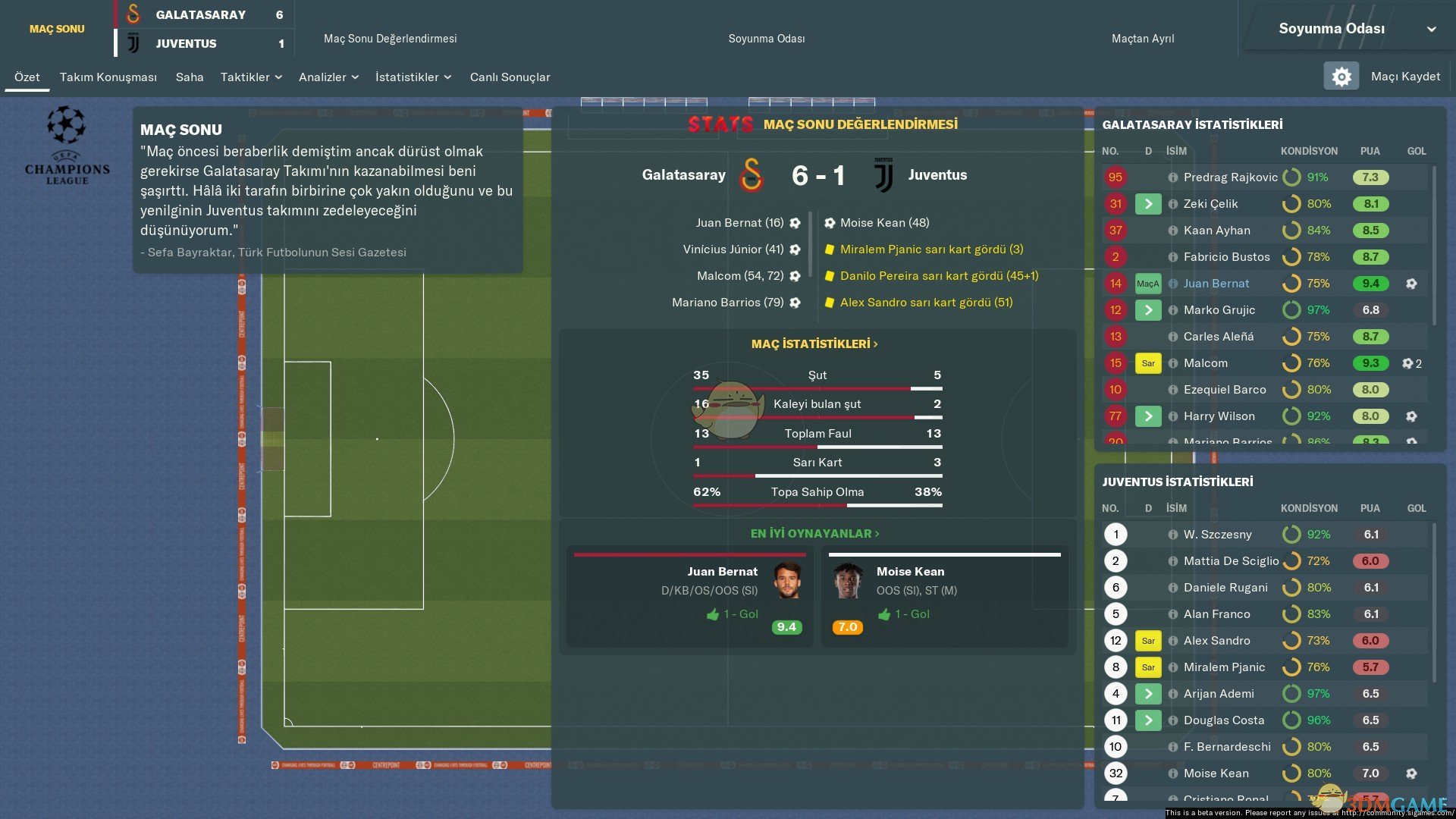Open the Takım Konuşması tab
This screenshot has width=1456, height=819.
click(108, 77)
